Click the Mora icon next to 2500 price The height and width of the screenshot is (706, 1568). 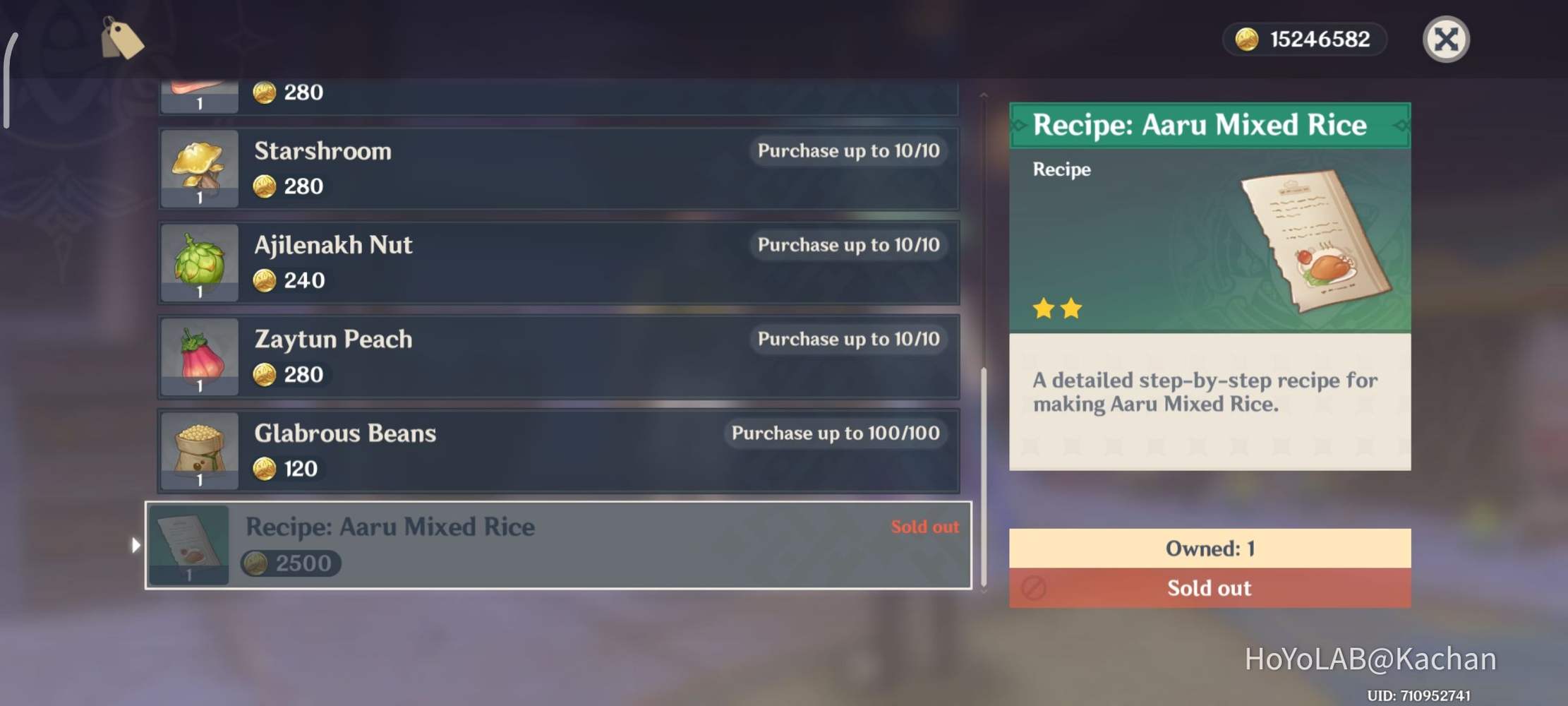pos(255,563)
